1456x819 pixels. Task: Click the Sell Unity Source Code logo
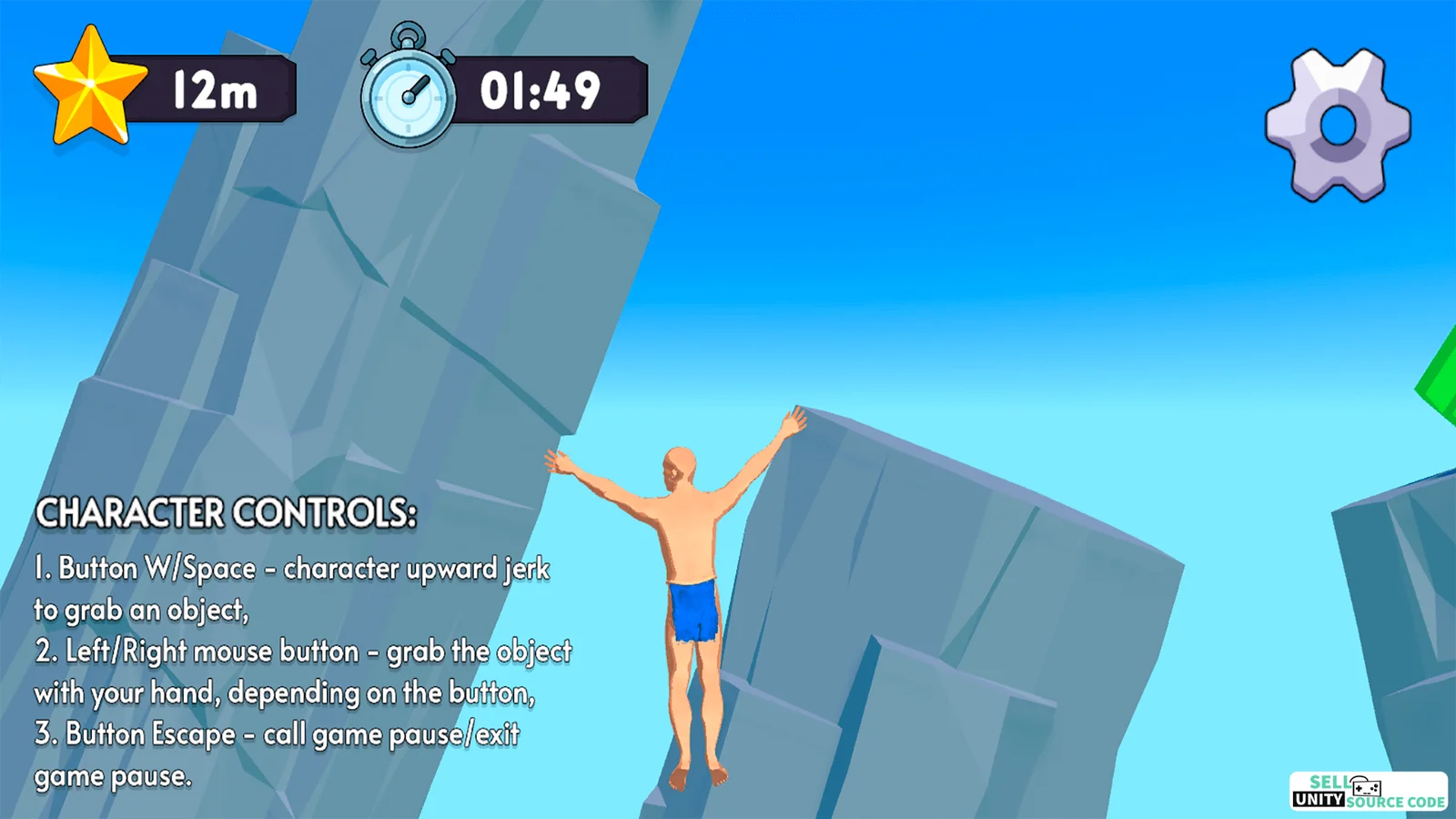click(x=1368, y=791)
